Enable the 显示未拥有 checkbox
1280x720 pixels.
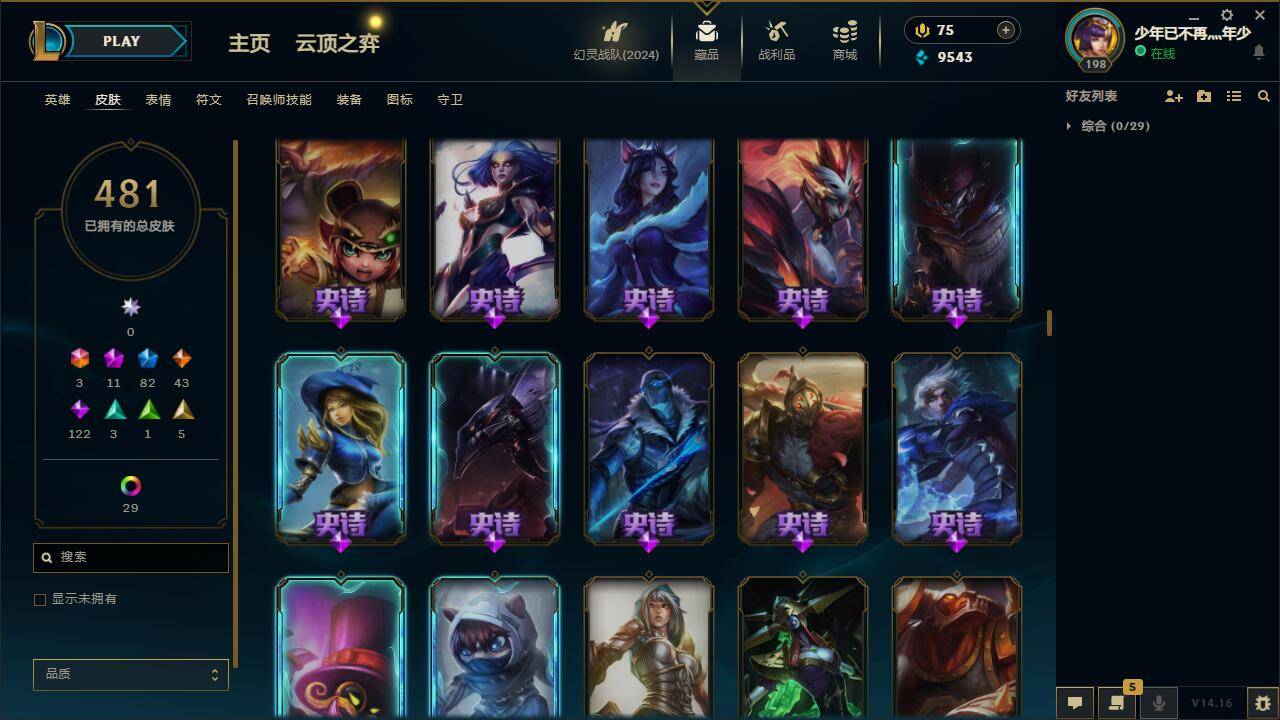[x=40, y=599]
